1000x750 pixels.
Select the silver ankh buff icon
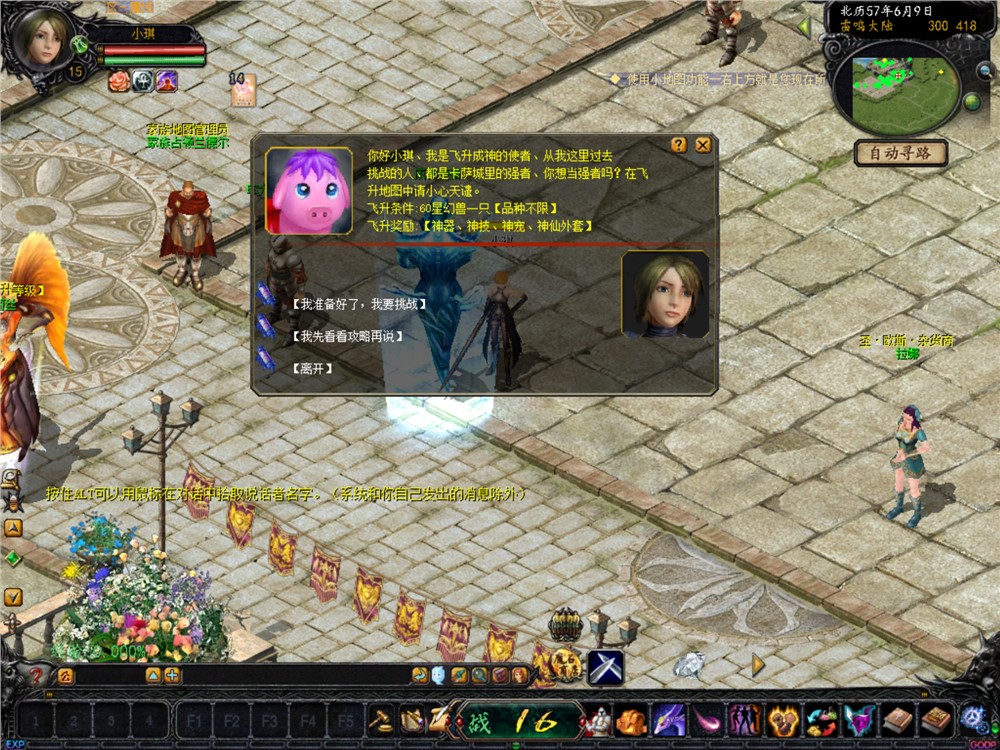tap(142, 81)
